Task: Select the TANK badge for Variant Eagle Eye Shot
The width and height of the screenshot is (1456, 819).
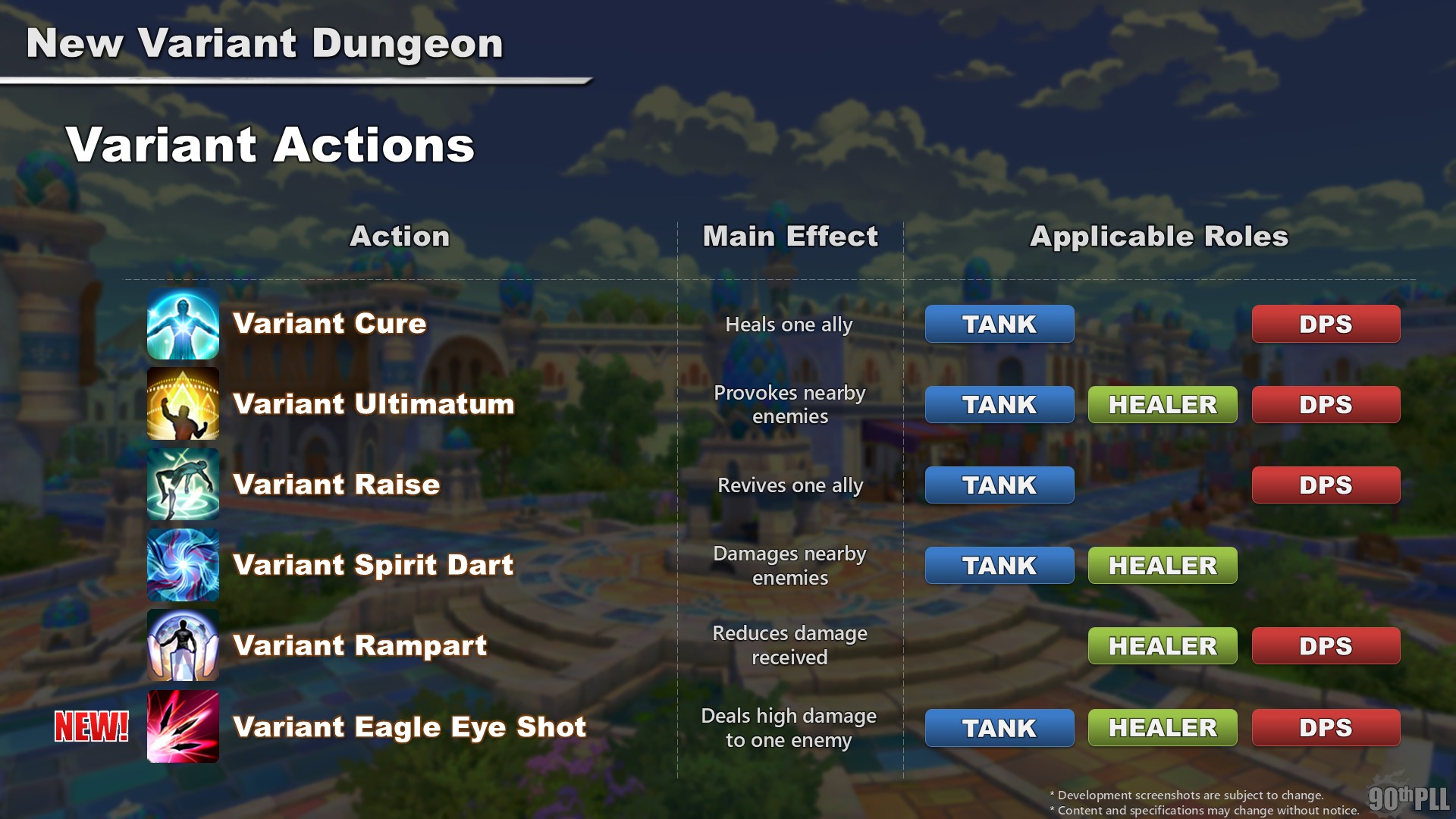Action: pos(999,727)
